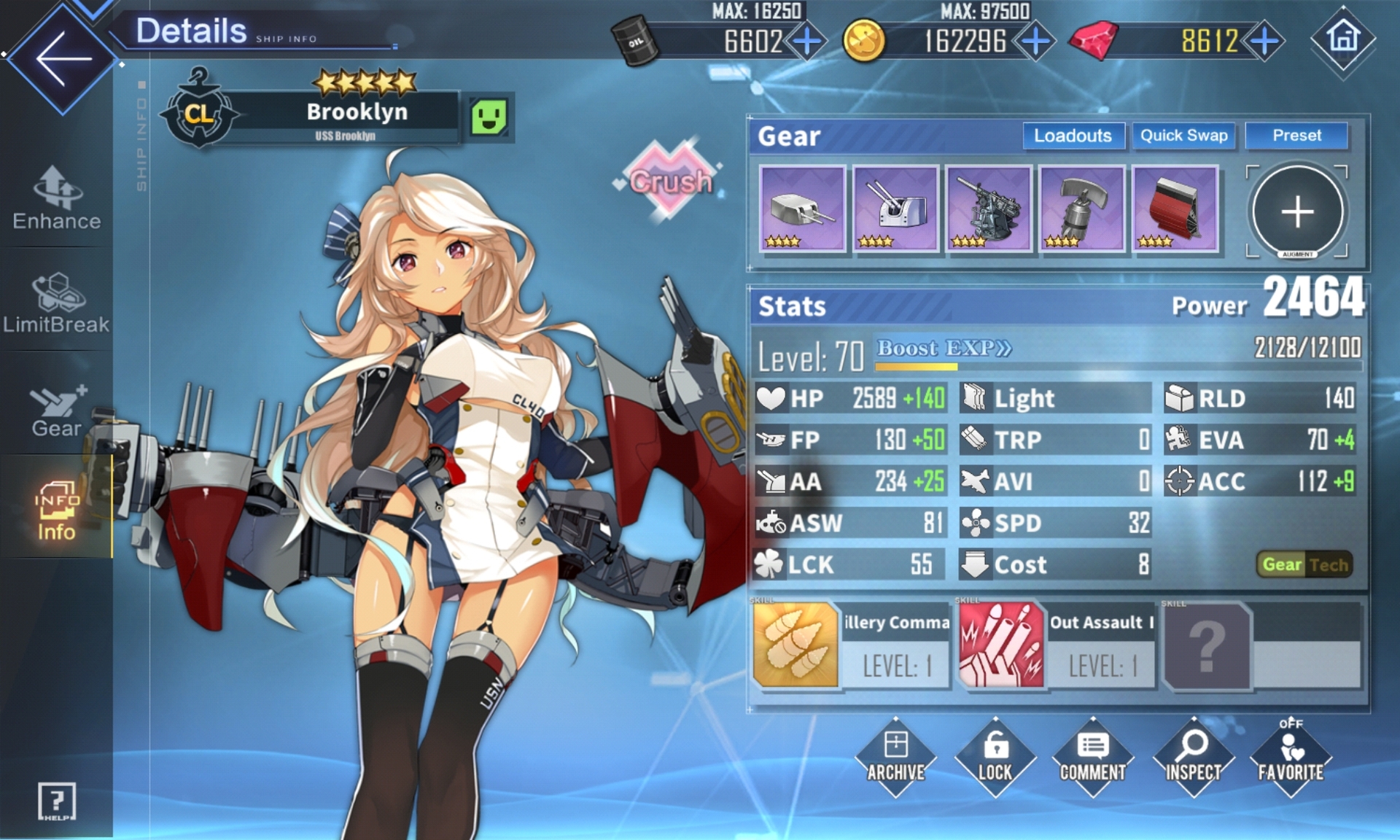The width and height of the screenshot is (1400, 840).
Task: Open the Help button
Action: 56,802
